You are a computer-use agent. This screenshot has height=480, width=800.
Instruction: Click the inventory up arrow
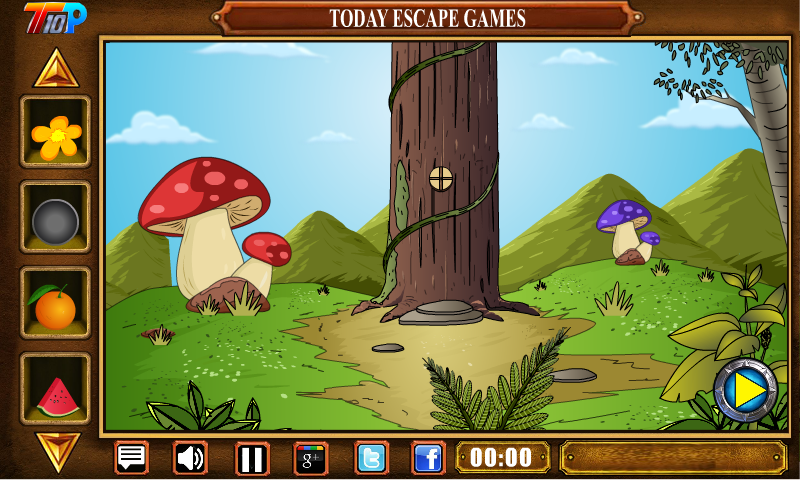(x=55, y=67)
